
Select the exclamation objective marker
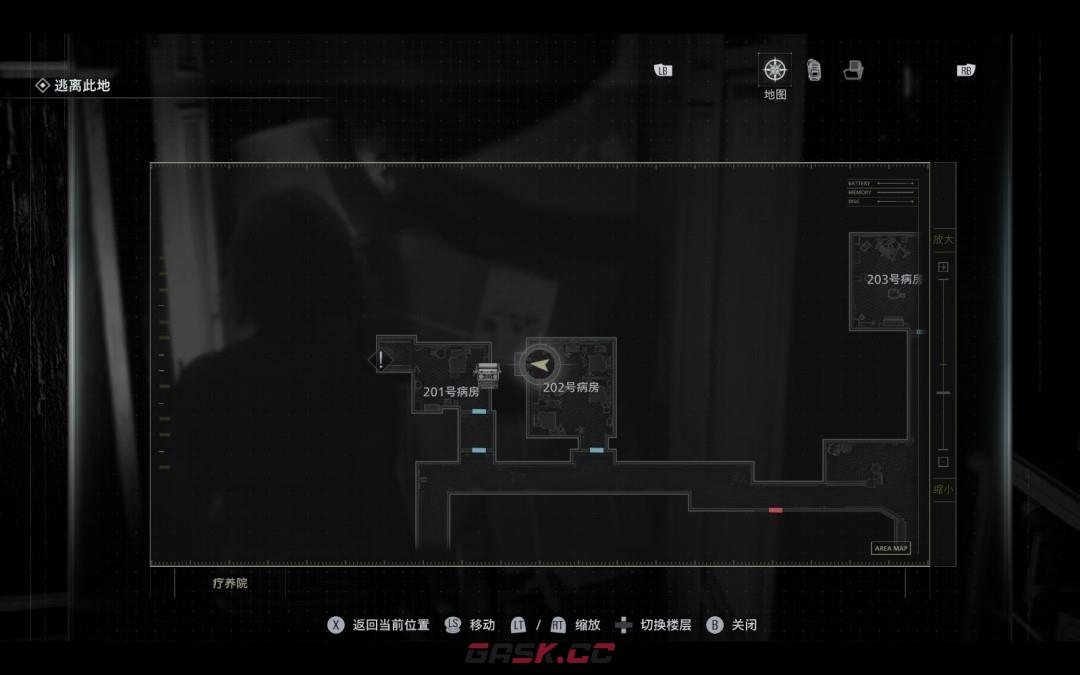click(x=381, y=359)
